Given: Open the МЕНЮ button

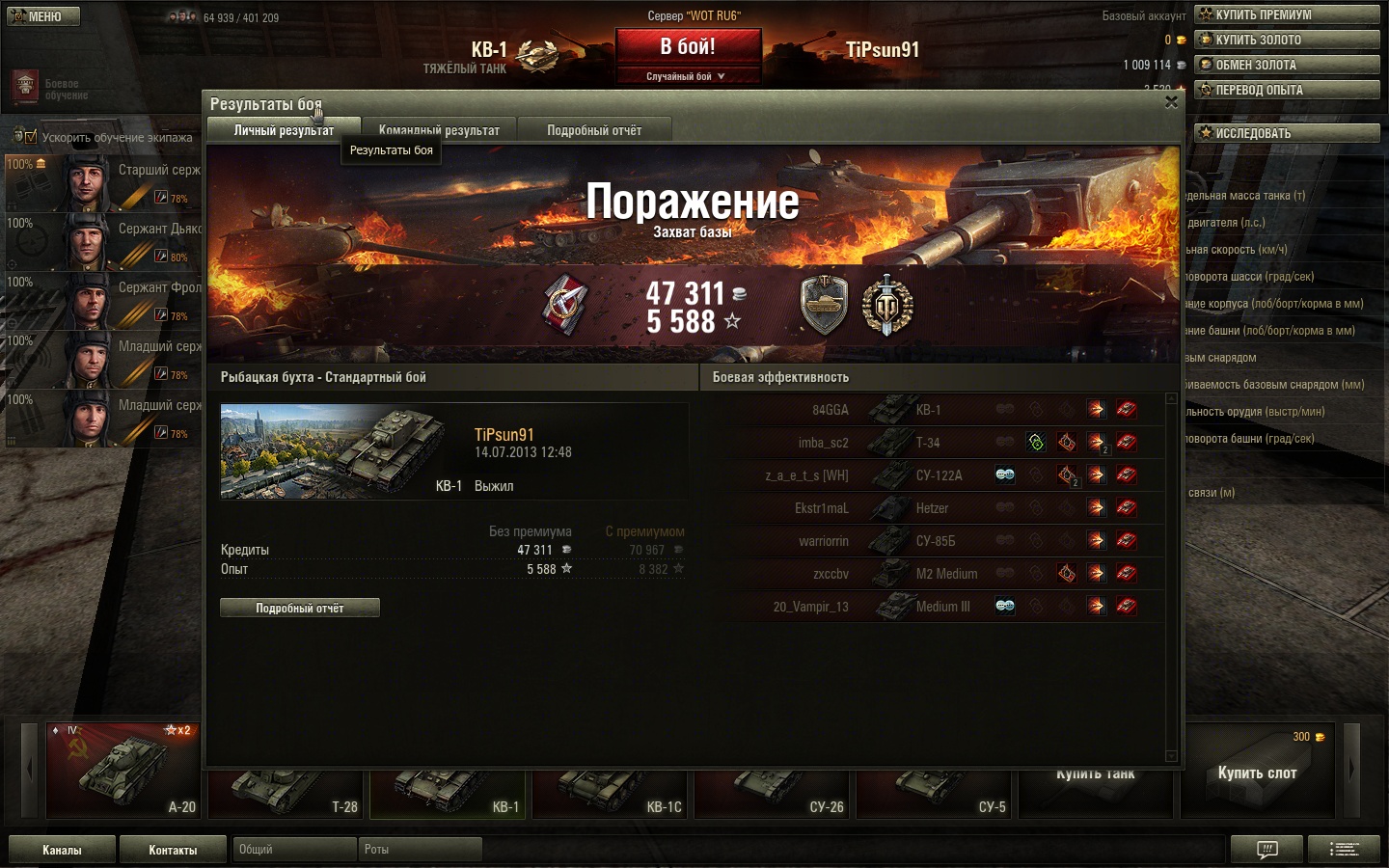Looking at the screenshot, I should [x=43, y=16].
